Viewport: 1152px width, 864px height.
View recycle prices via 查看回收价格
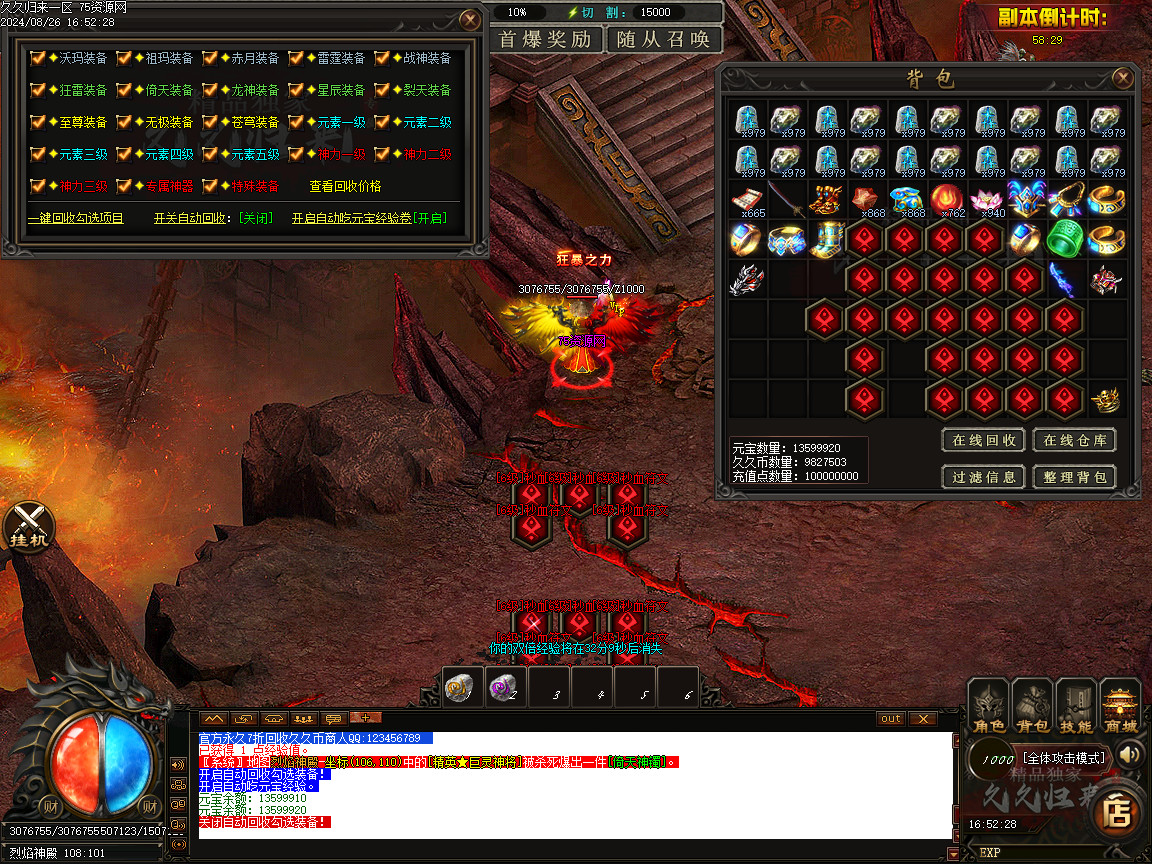pyautogui.click(x=345, y=186)
